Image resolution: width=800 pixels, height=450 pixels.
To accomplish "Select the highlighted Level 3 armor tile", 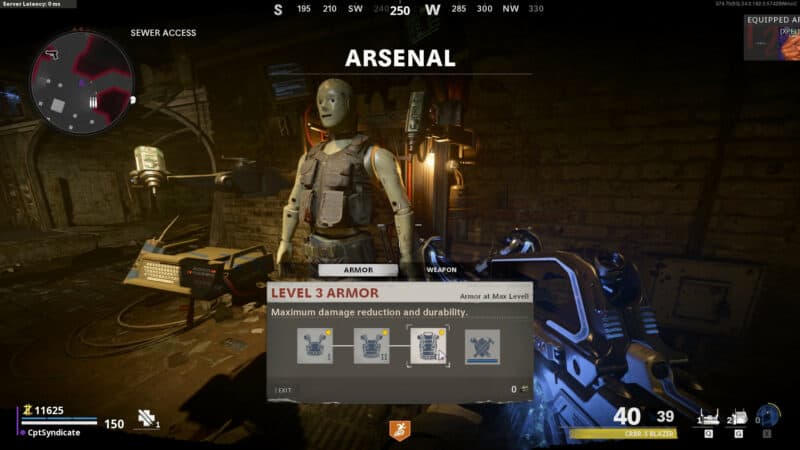I will [428, 345].
